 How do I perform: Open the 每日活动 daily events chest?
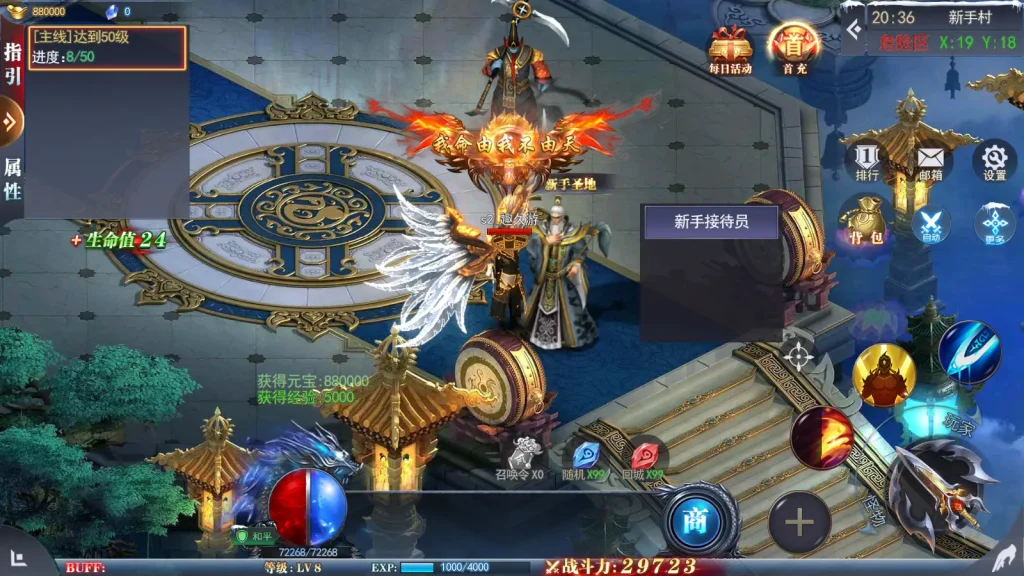point(730,50)
